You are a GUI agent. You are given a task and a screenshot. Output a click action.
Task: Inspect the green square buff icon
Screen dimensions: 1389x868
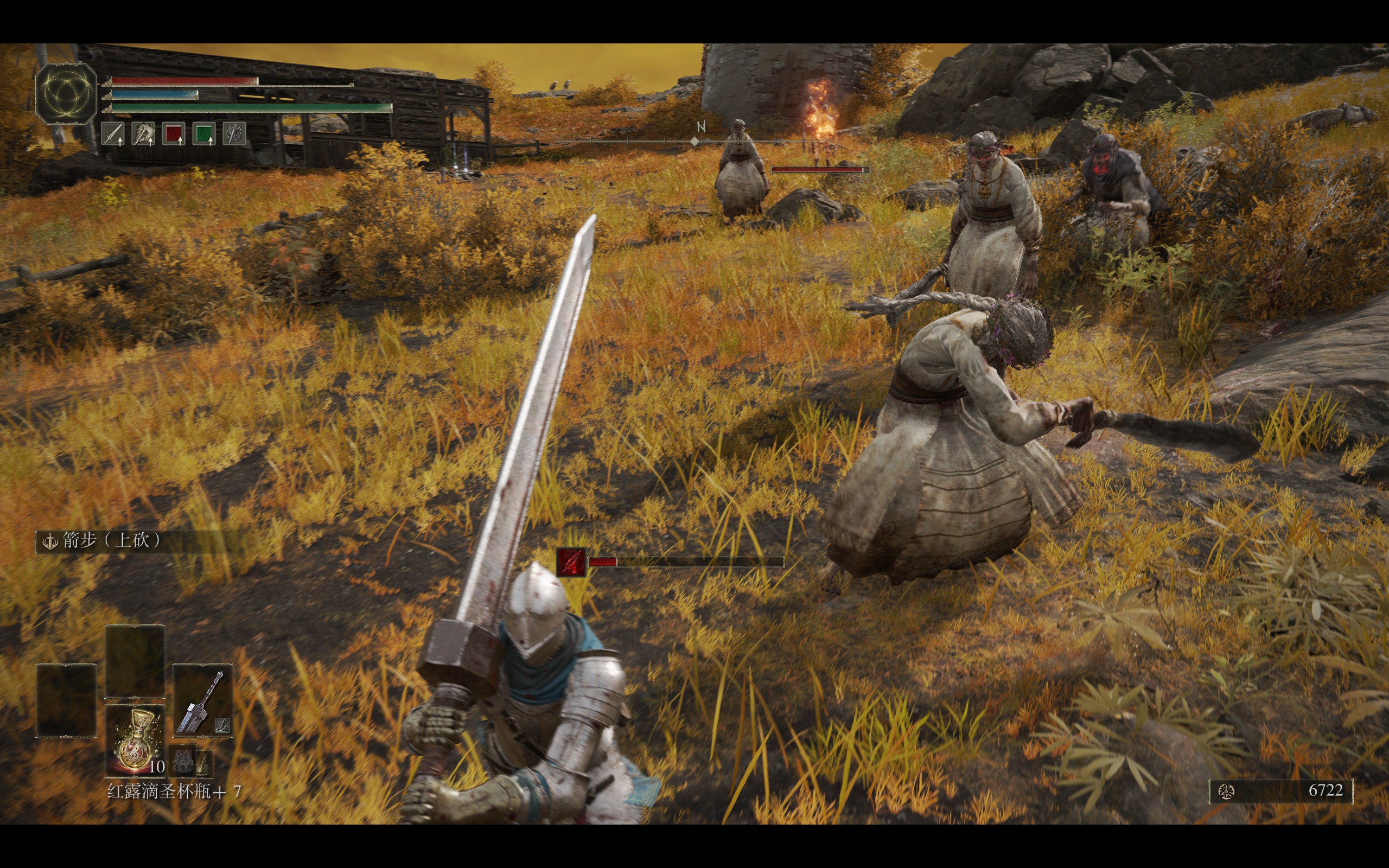click(204, 134)
